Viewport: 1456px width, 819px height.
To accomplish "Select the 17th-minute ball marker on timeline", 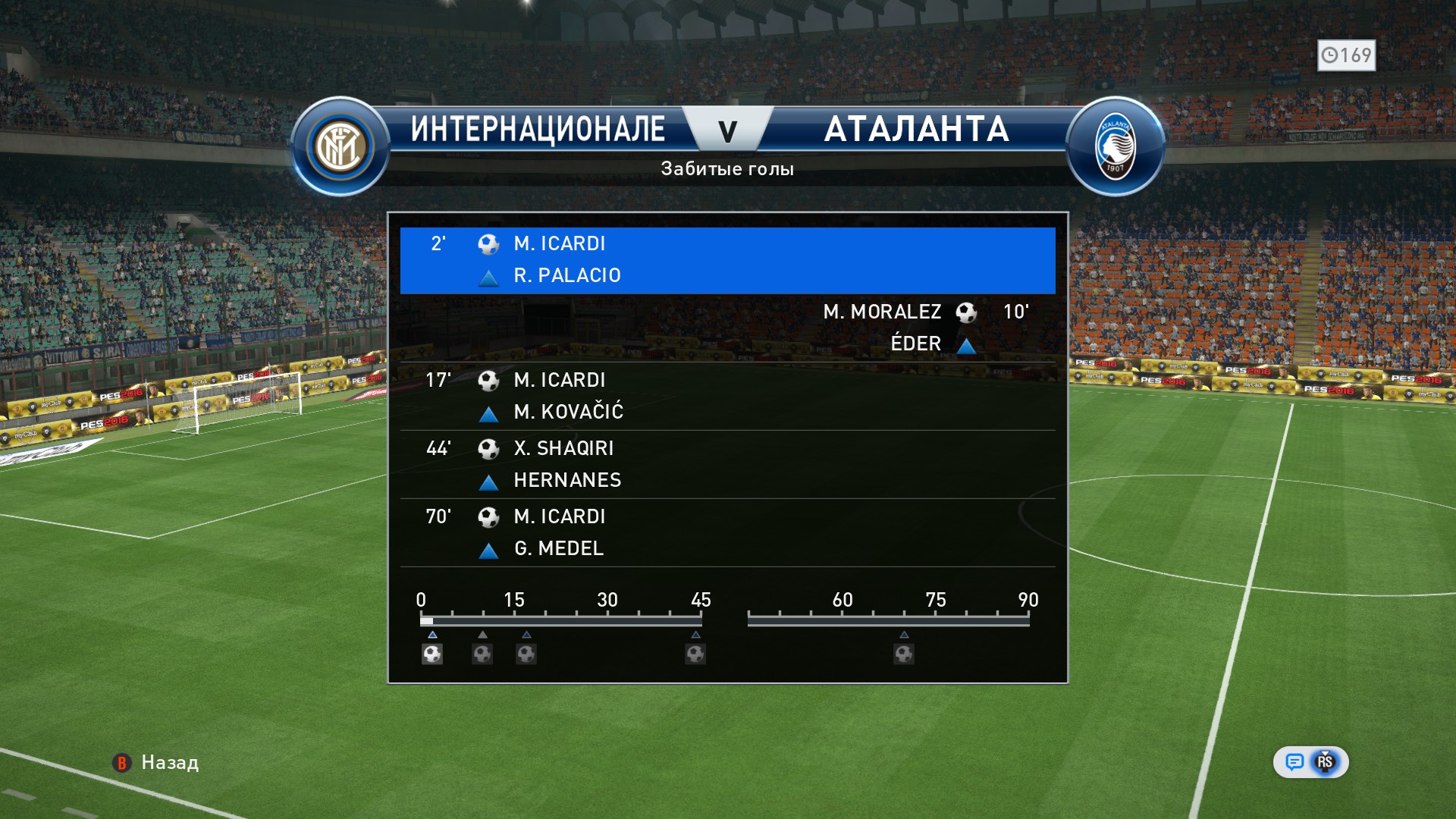I will click(526, 654).
